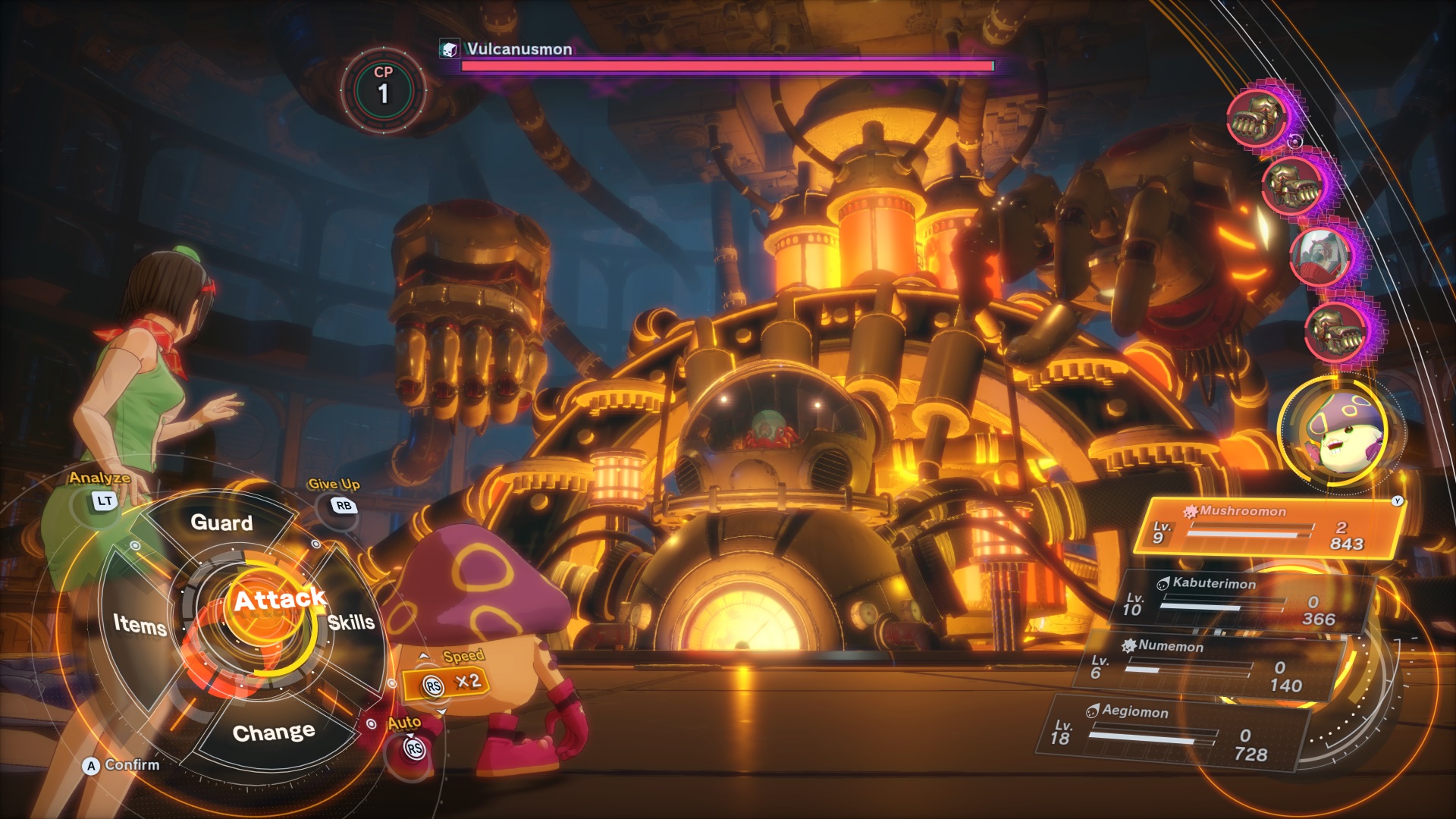Open the Items menu
The width and height of the screenshot is (1456, 819).
point(140,625)
